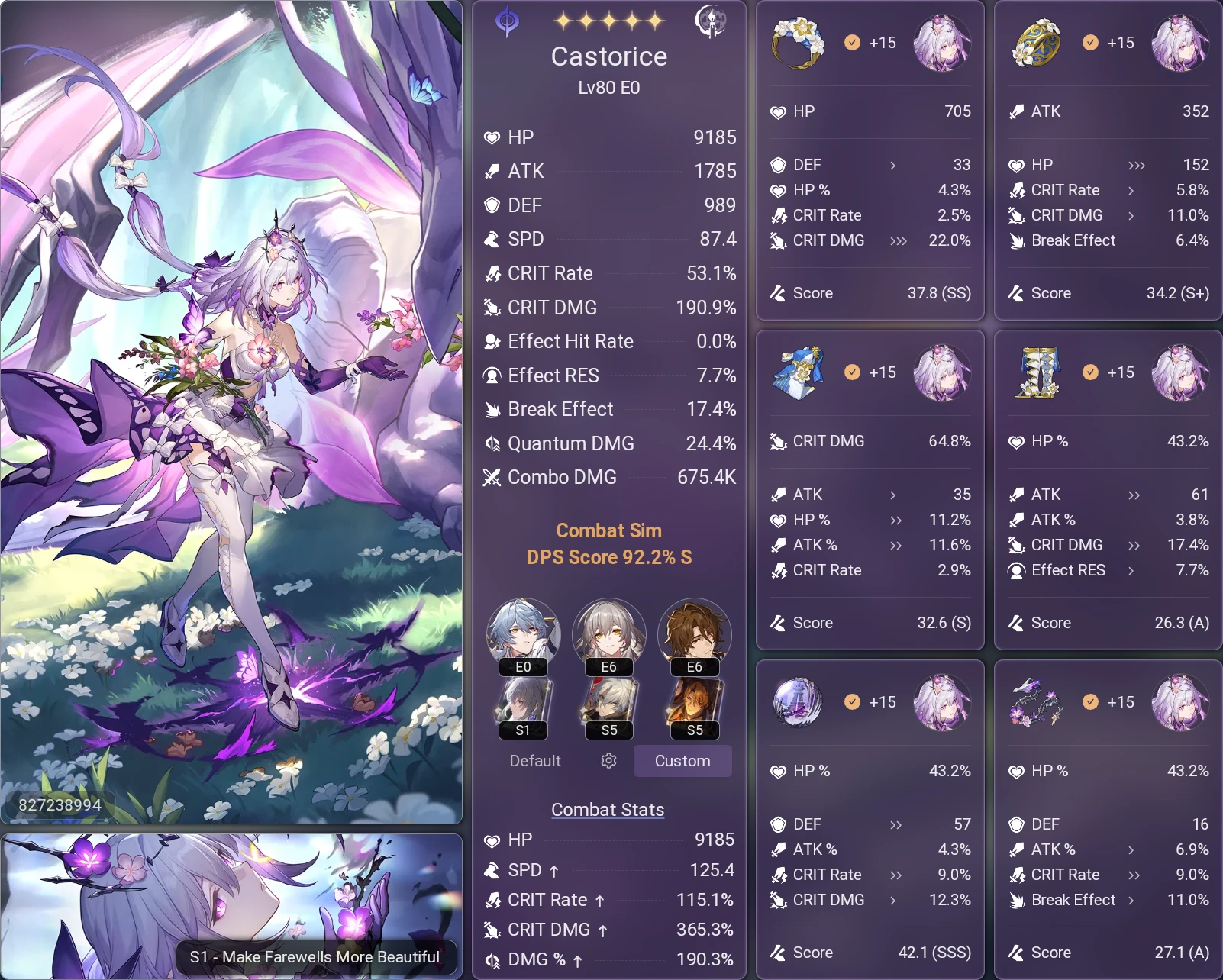The height and width of the screenshot is (980, 1223).
Task: Expand the CRIT DMG arrows on headpiece
Action: (x=899, y=241)
